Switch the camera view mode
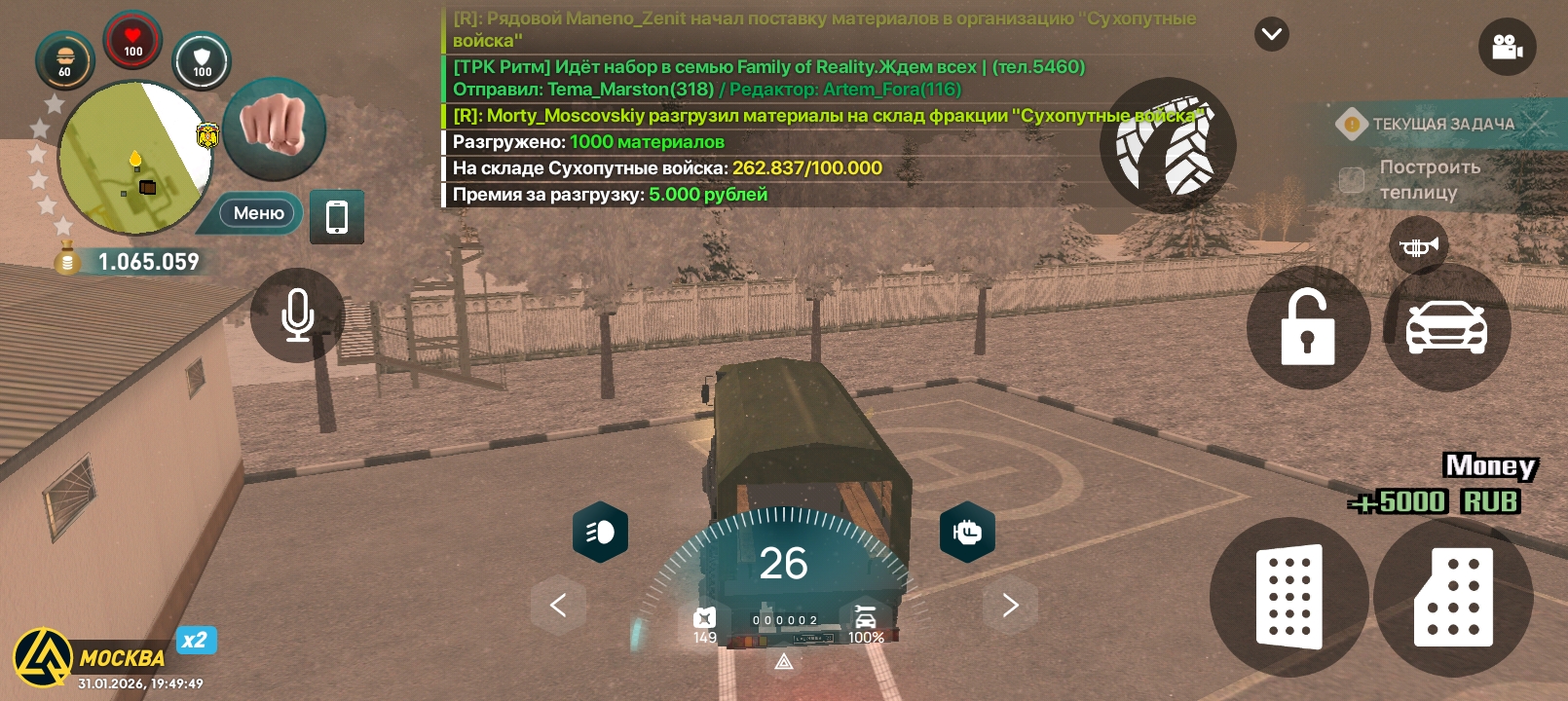This screenshot has width=1568, height=701. 1507,47
